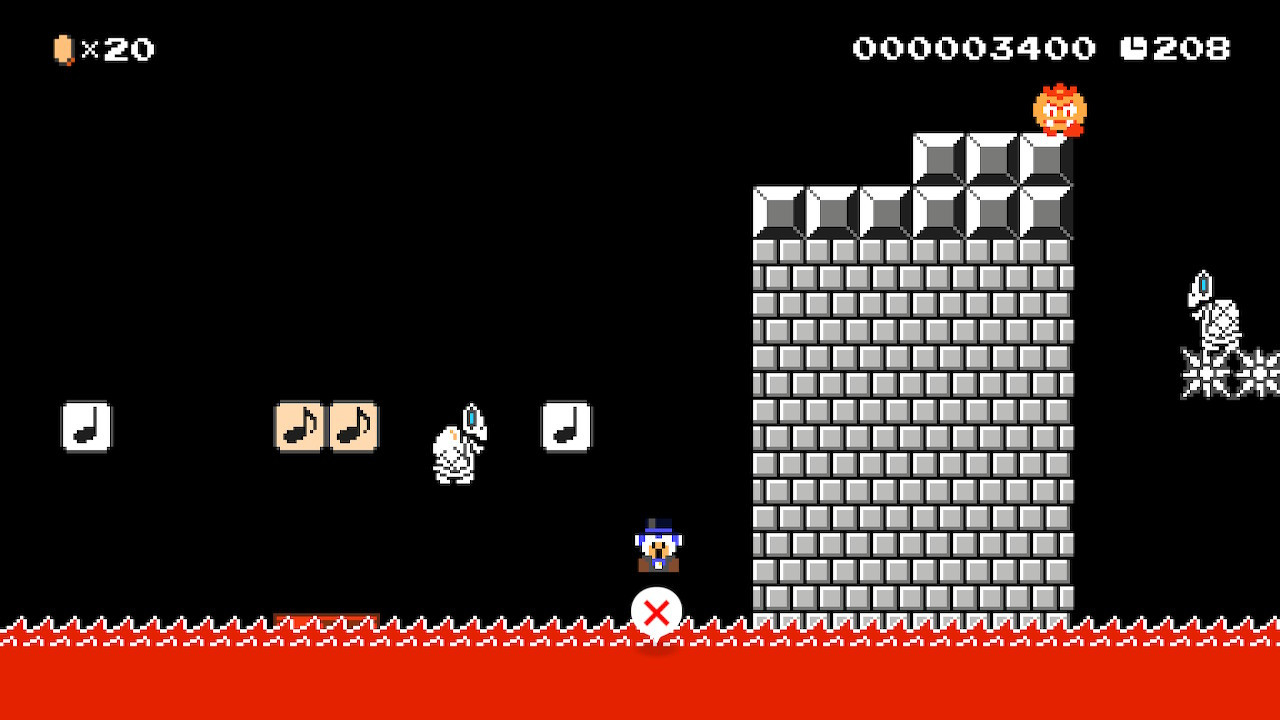Click the Spike enemy atop the block staircase

[x=1057, y=110]
